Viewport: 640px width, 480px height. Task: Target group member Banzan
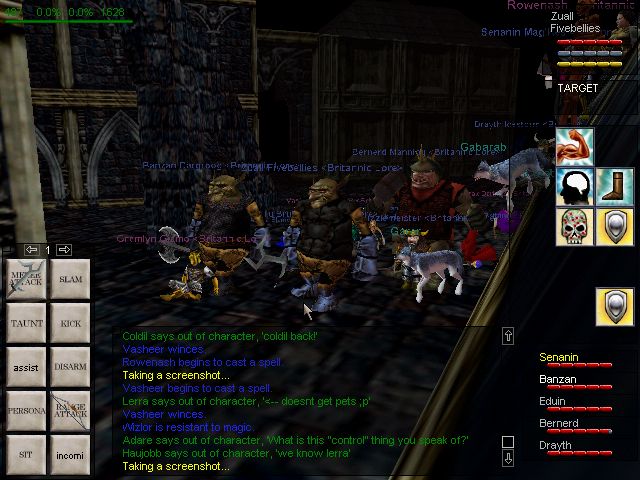tap(558, 379)
